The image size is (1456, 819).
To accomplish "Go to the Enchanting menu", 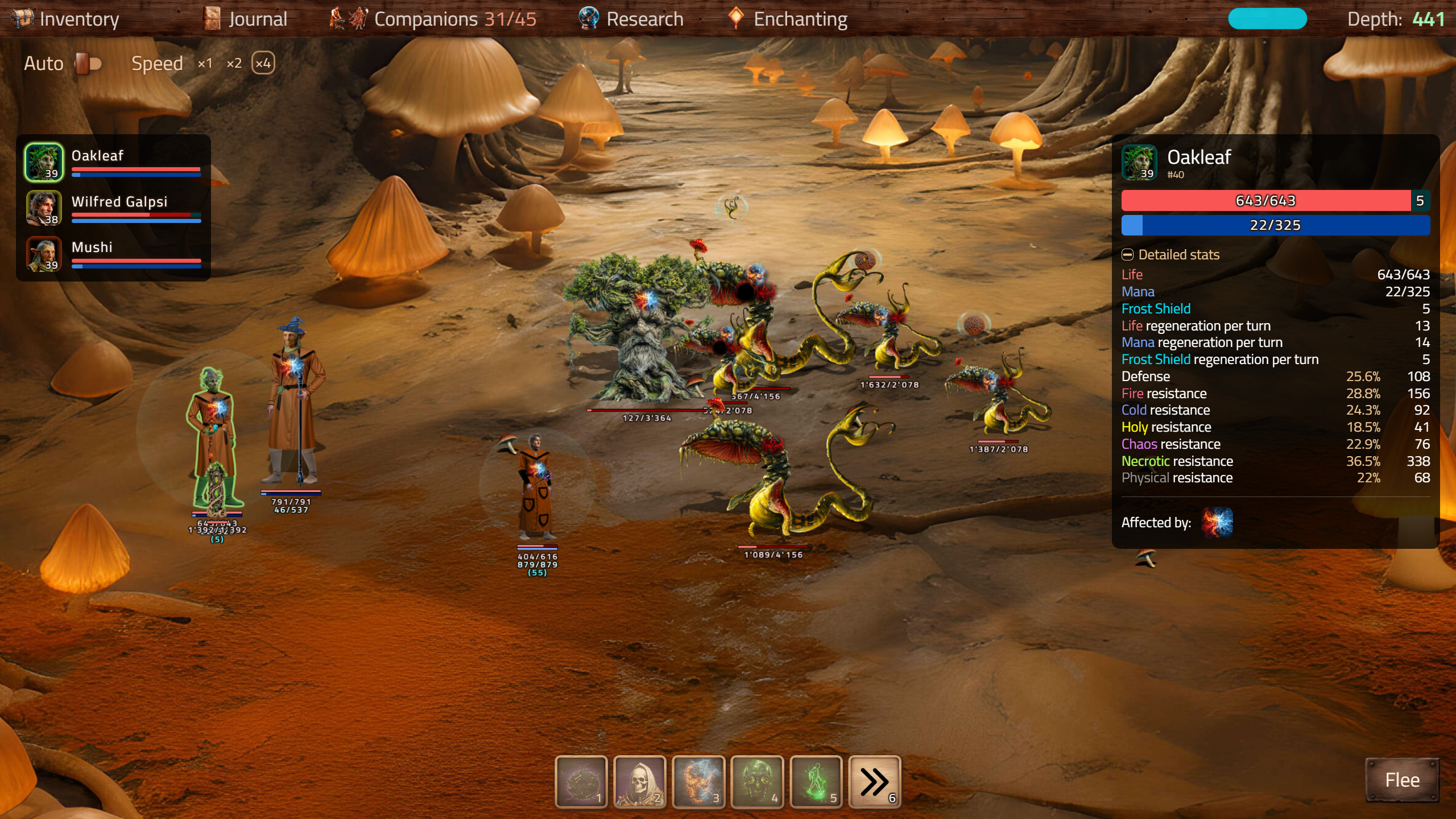I will (x=788, y=19).
